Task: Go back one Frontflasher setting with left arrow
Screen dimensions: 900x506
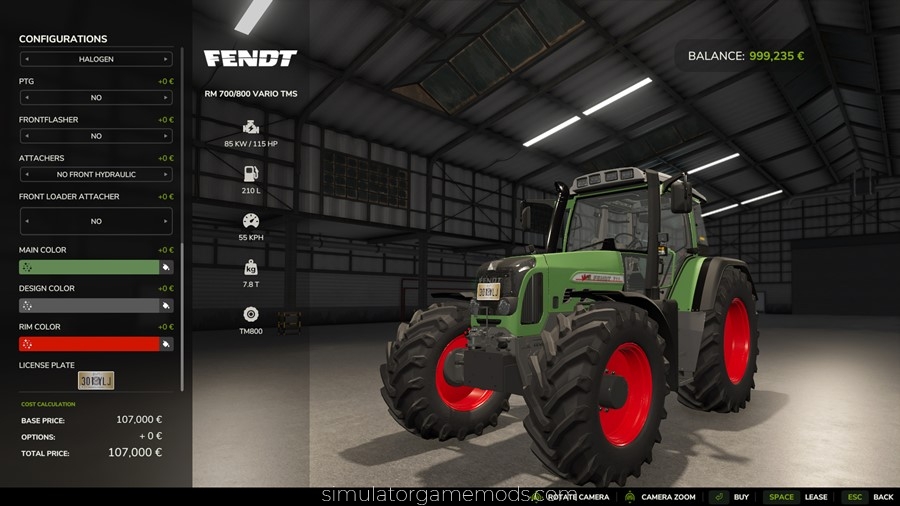Action: click(26, 136)
